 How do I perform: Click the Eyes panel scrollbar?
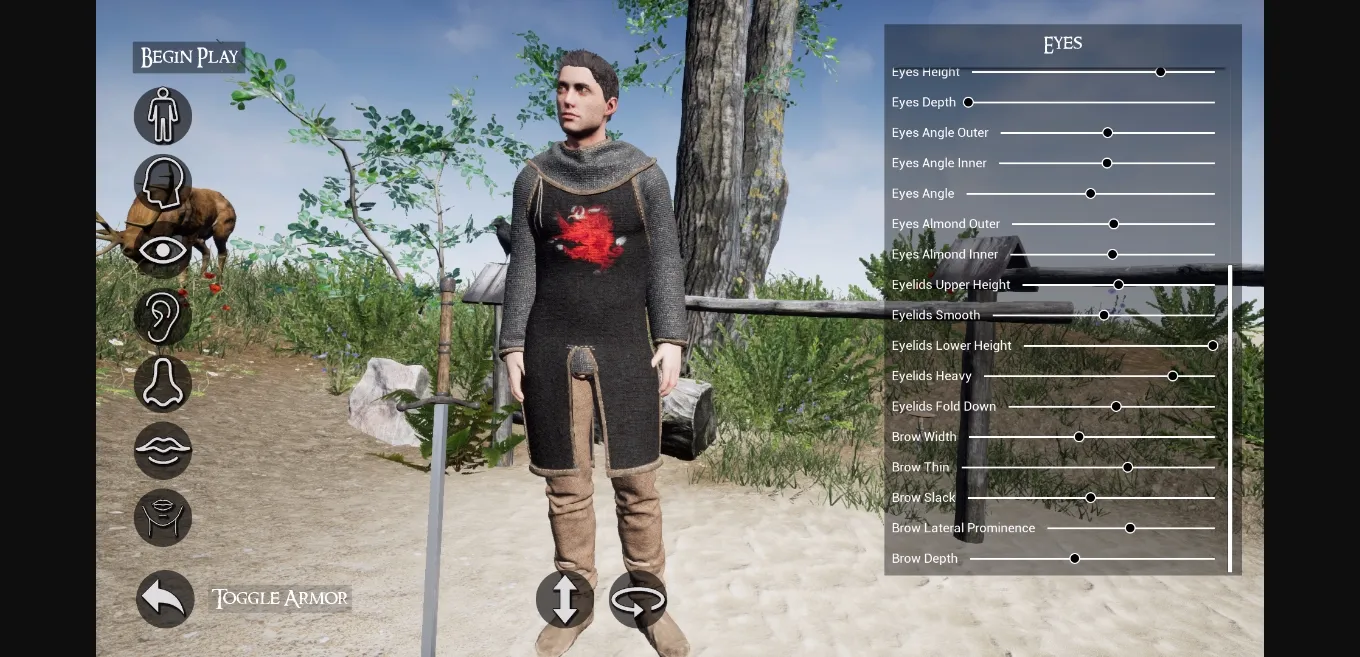1230,418
